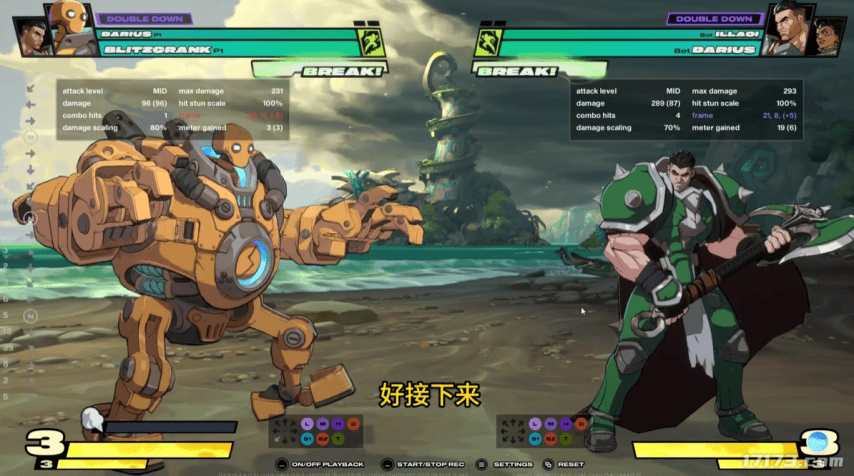Click player one's Double Down fuse label

click(145, 18)
